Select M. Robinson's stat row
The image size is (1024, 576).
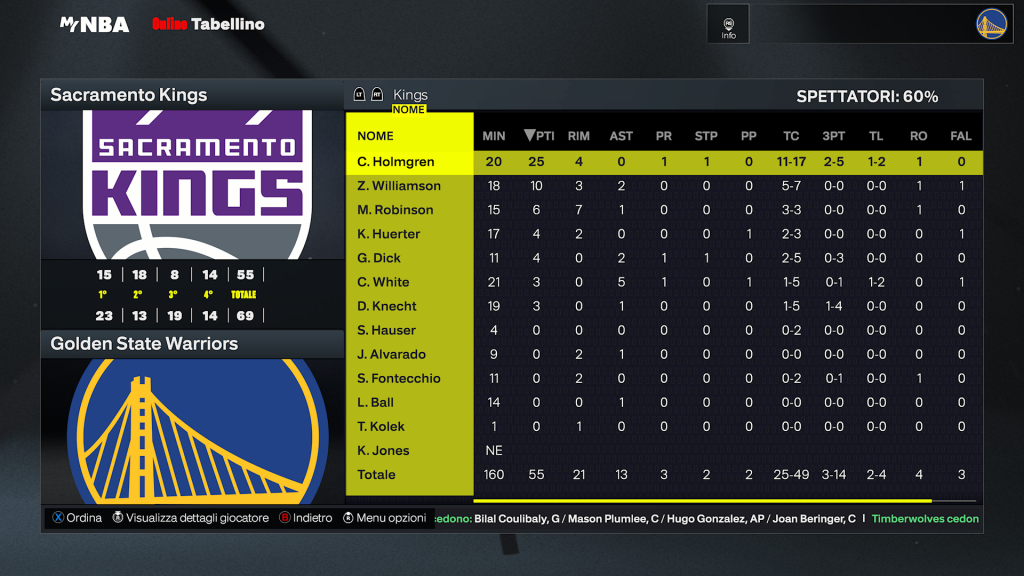[x=395, y=210]
